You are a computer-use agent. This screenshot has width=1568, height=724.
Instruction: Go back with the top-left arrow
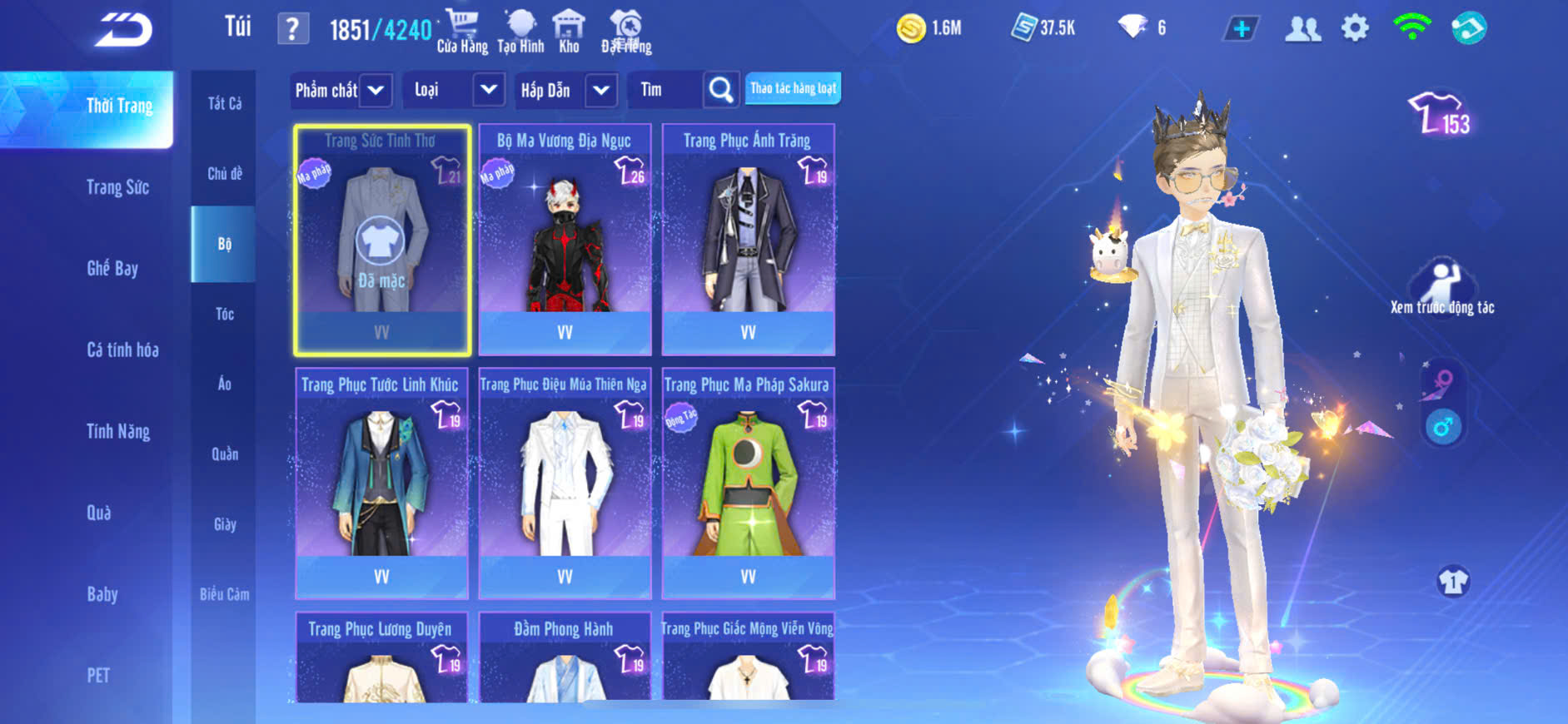(123, 30)
